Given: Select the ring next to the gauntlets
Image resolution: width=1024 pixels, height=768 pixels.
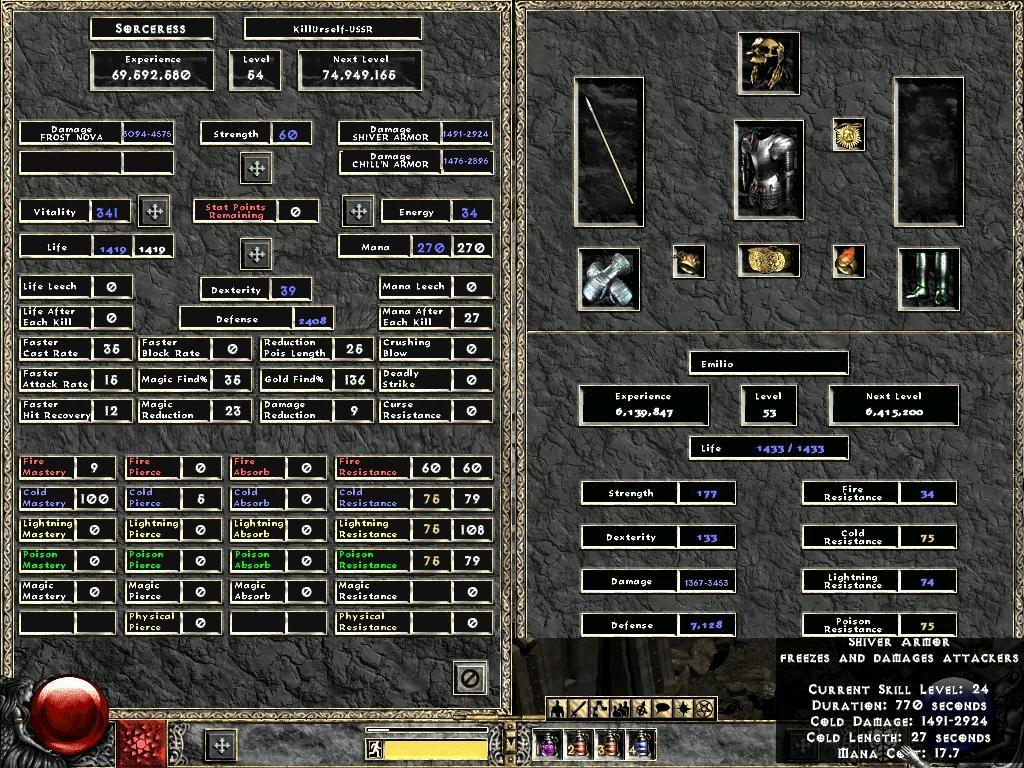Looking at the screenshot, I should click(x=688, y=261).
